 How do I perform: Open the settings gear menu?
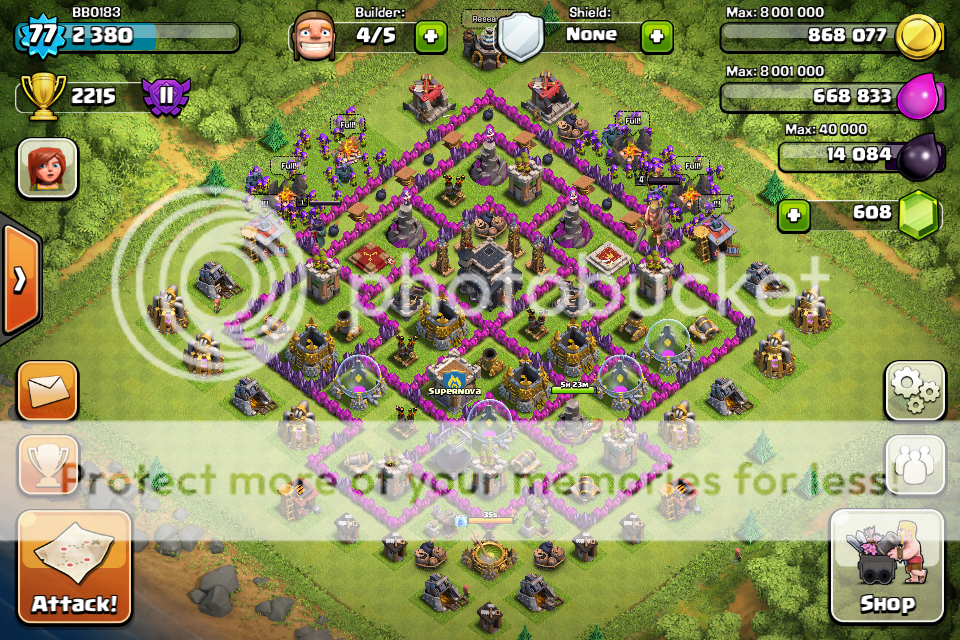coord(914,390)
